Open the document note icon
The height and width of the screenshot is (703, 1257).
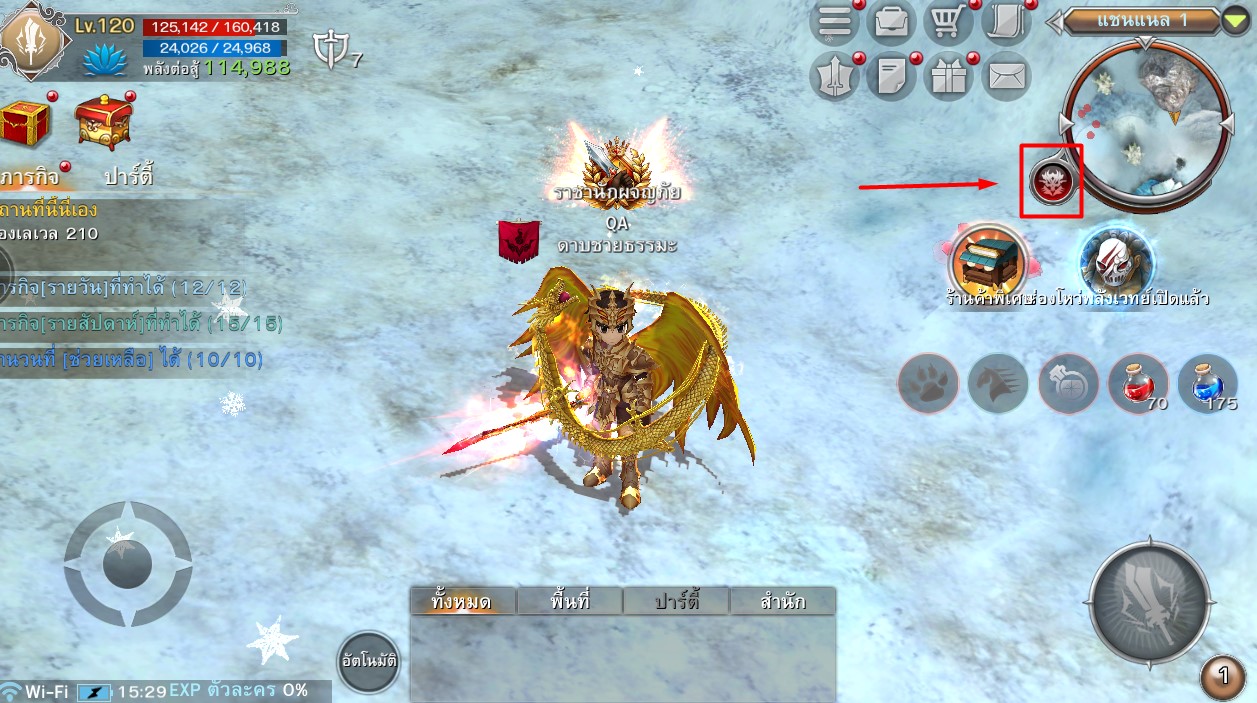[891, 76]
